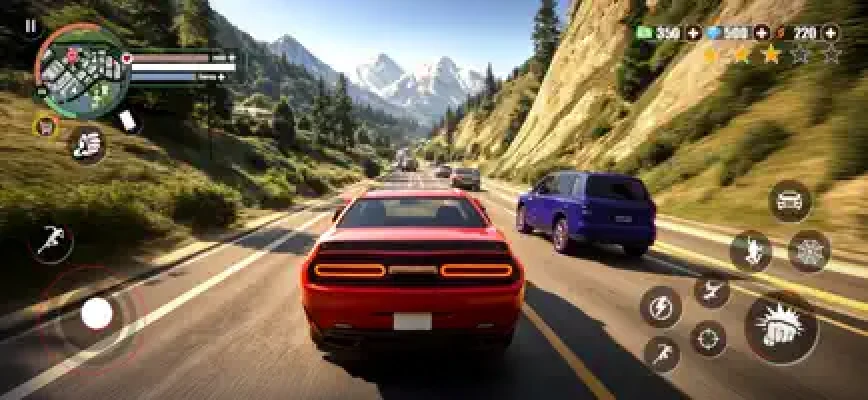Pause the game with the pause button
Viewport: 868px width, 400px height.
(x=30, y=26)
